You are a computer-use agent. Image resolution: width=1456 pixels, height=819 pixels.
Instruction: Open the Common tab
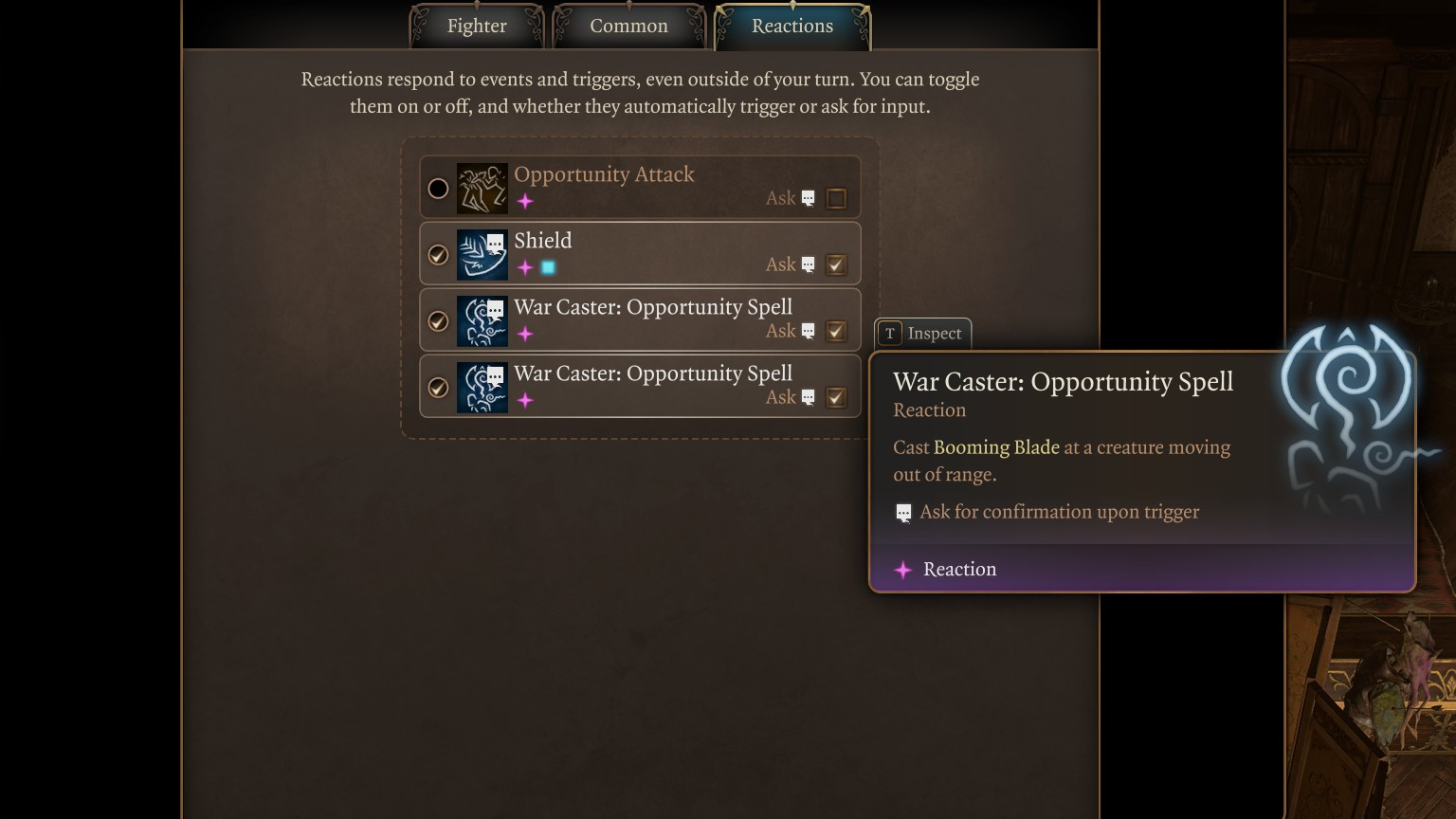(628, 26)
